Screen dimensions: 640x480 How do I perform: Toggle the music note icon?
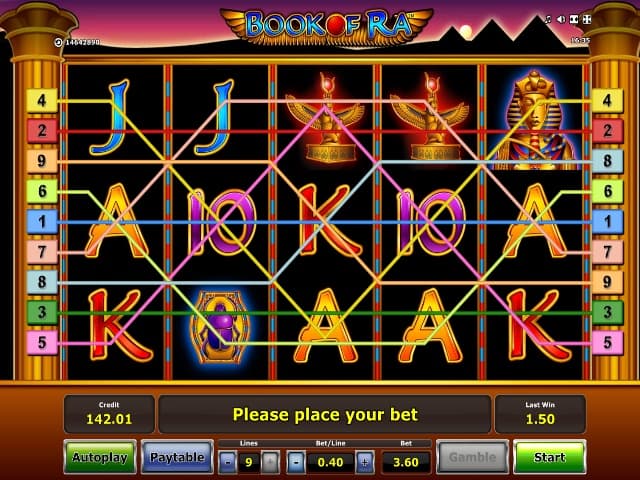click(x=548, y=18)
